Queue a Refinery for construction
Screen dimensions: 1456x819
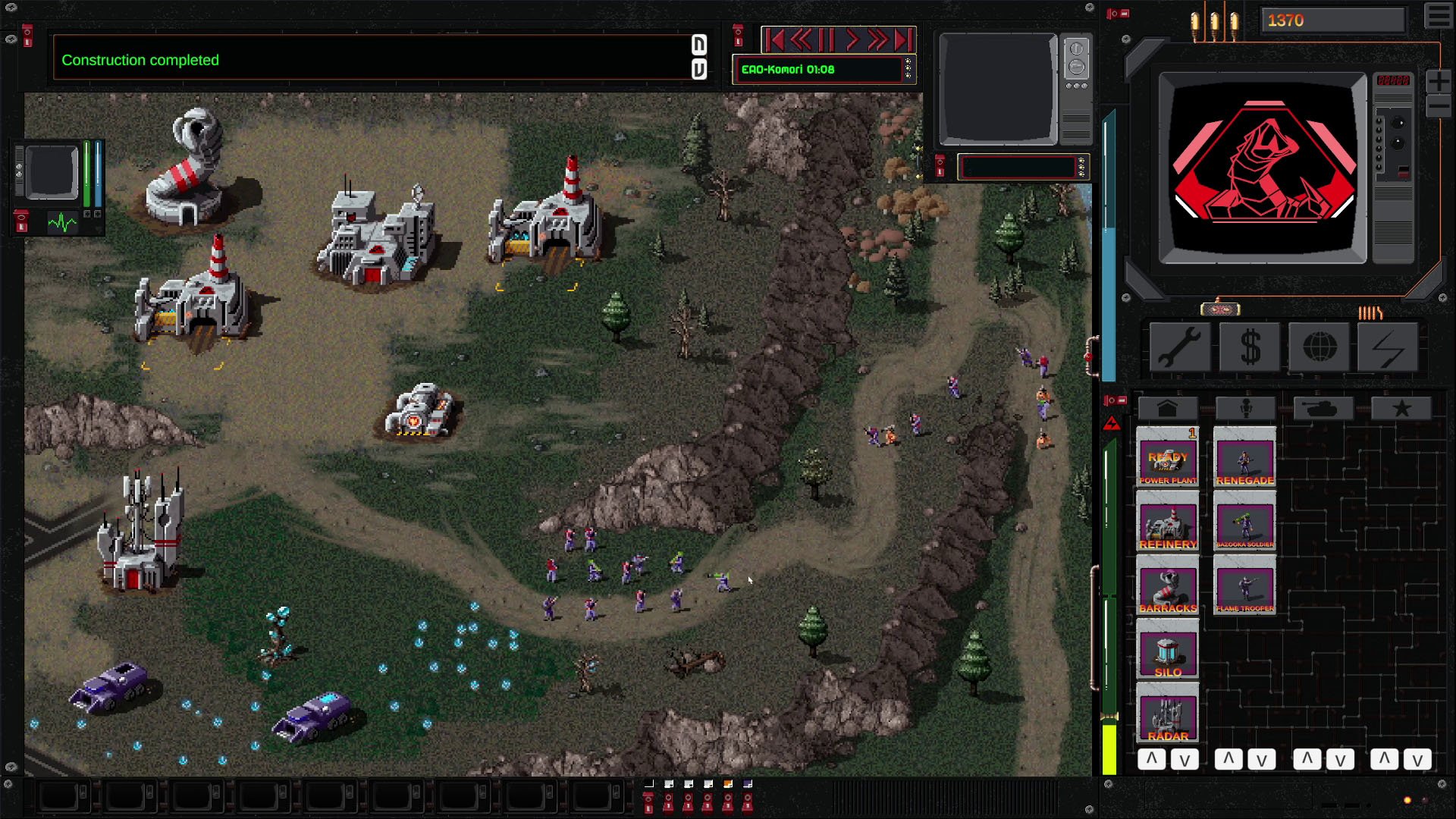click(1168, 522)
